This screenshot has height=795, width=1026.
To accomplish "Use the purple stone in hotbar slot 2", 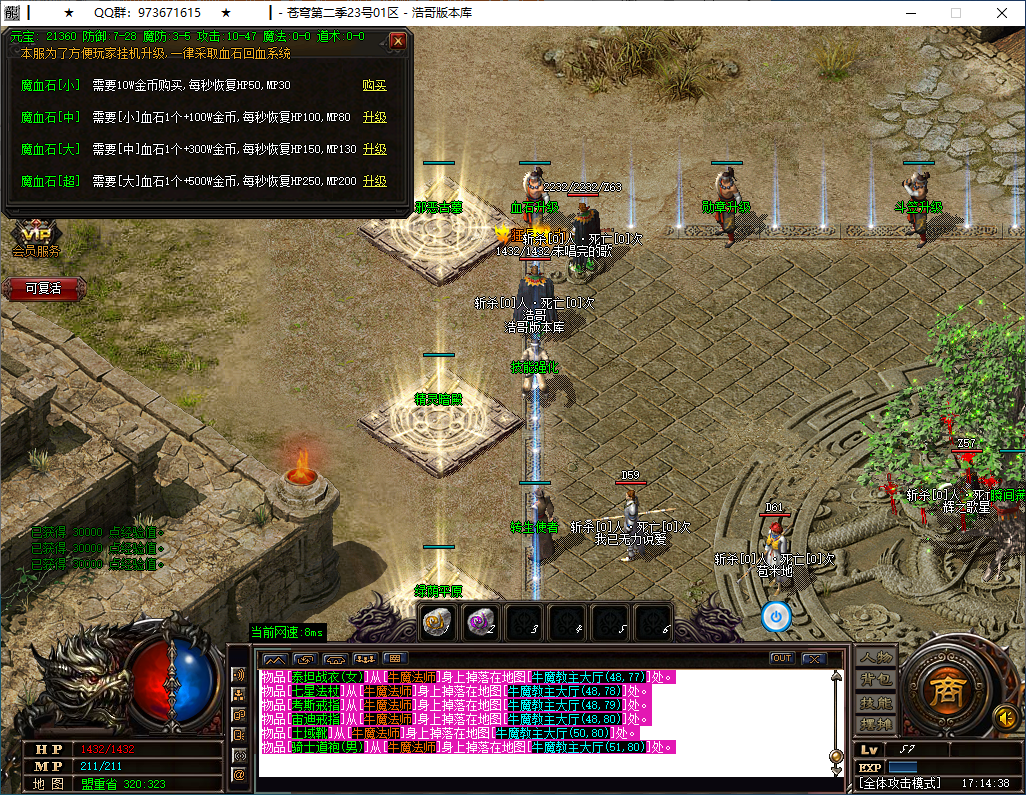I will pos(480,621).
